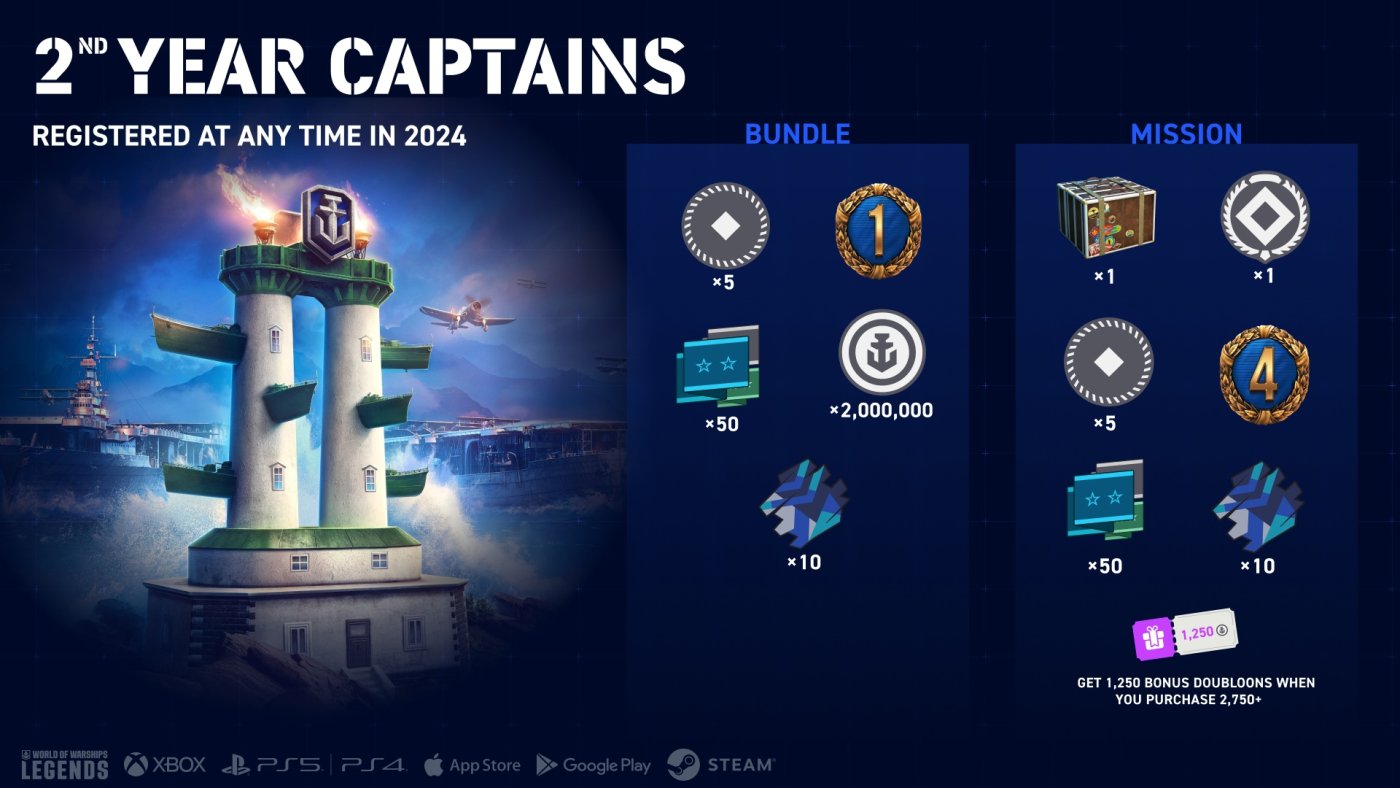
Task: Pick the blue camouflage icon in Mission
Action: click(1257, 506)
